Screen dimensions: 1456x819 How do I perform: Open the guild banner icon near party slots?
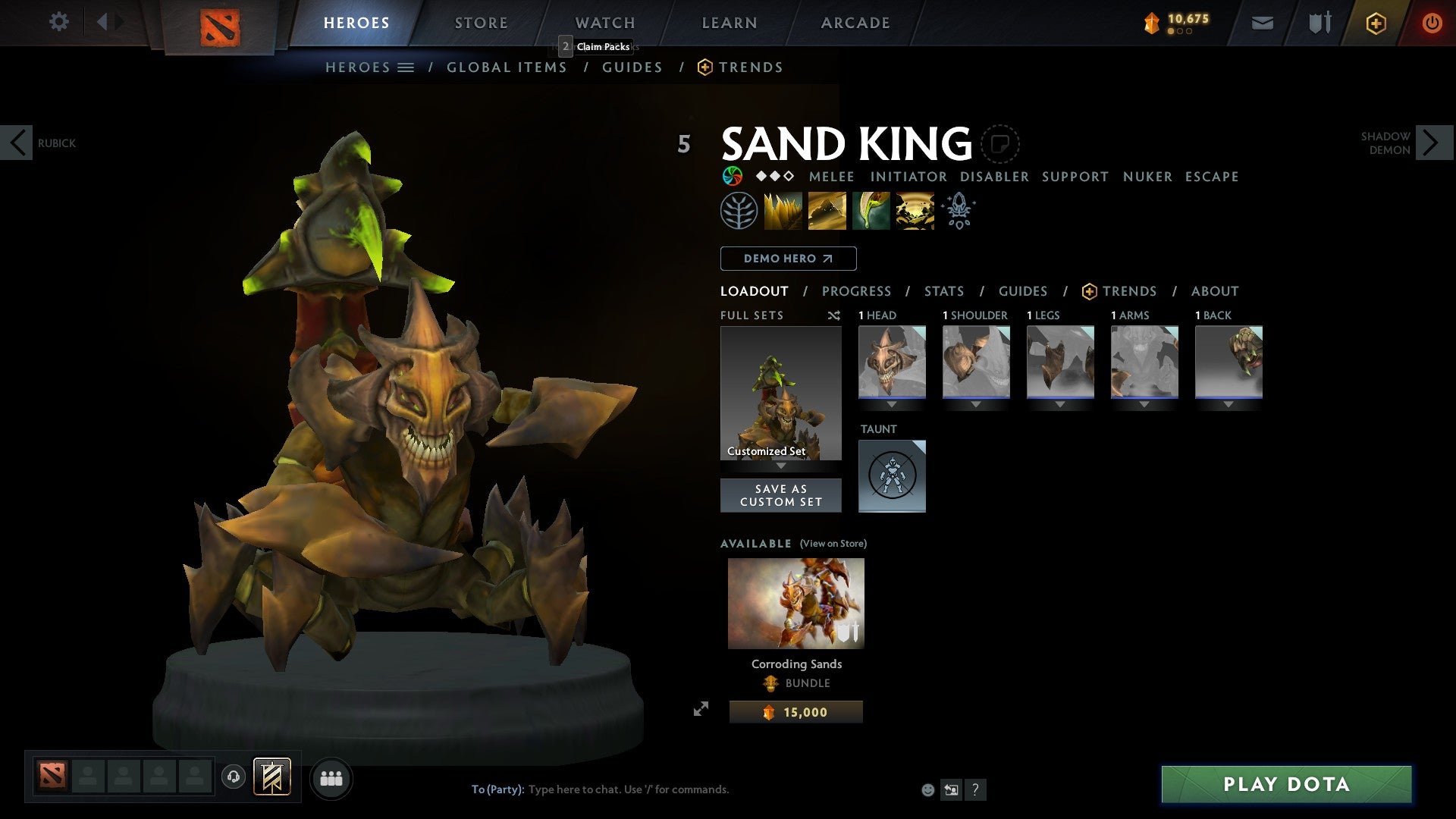click(x=271, y=777)
